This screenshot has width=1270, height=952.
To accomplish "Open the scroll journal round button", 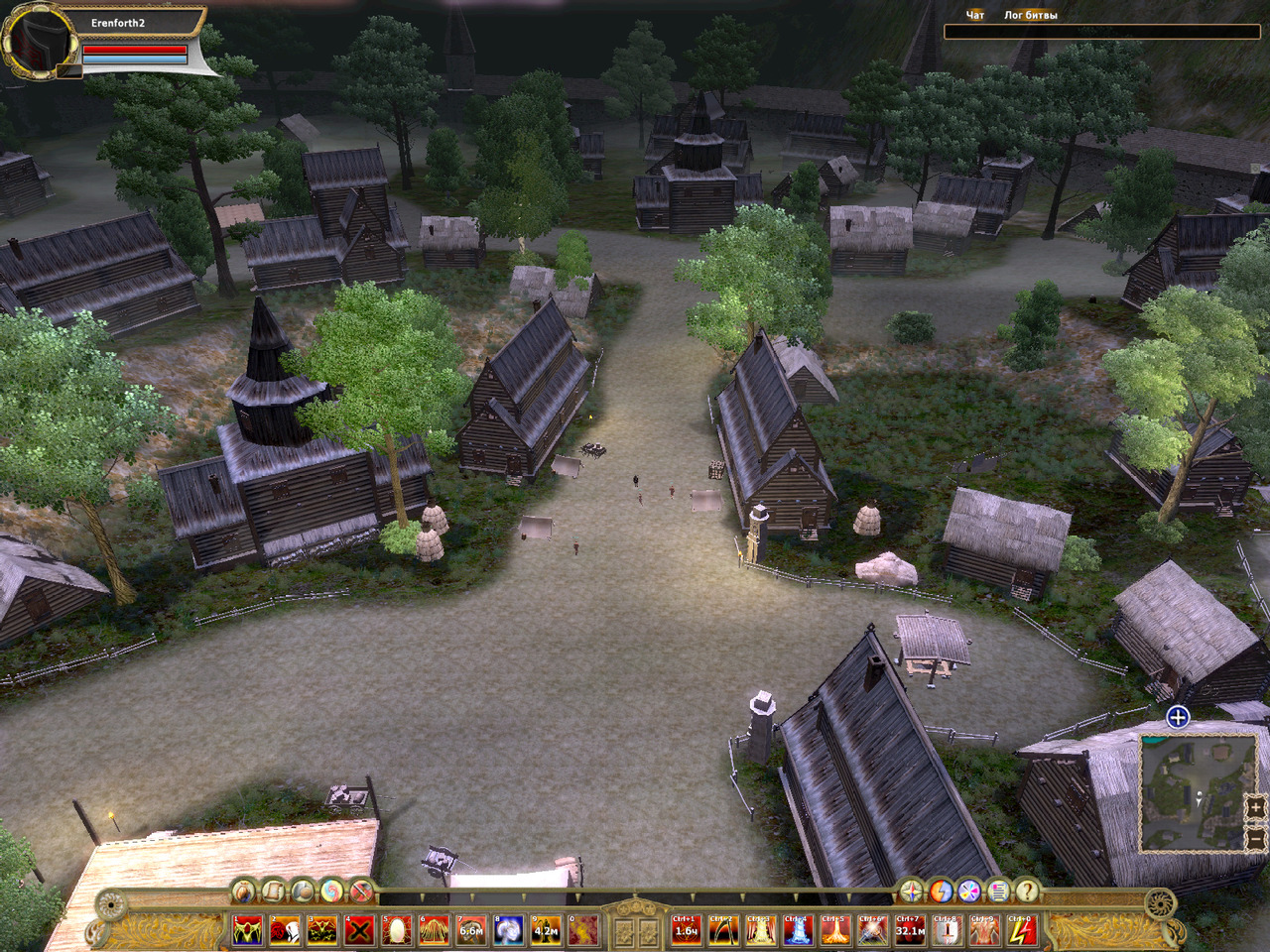I will click(273, 891).
